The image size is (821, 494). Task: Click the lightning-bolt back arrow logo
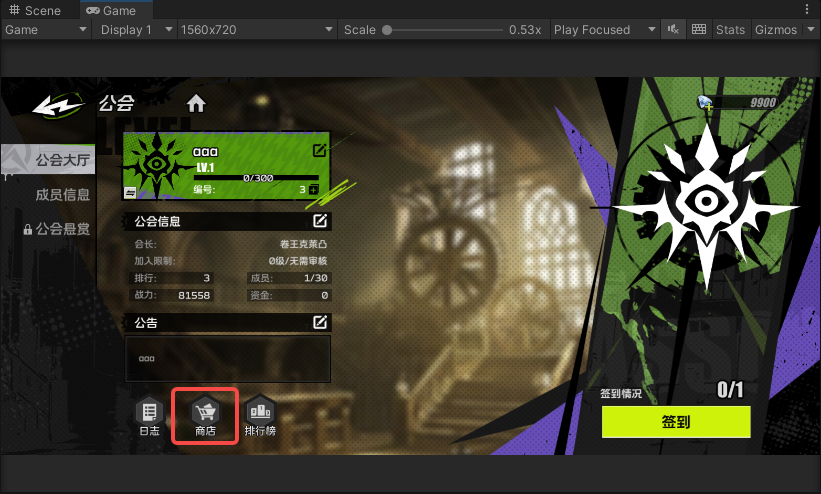coord(58,103)
